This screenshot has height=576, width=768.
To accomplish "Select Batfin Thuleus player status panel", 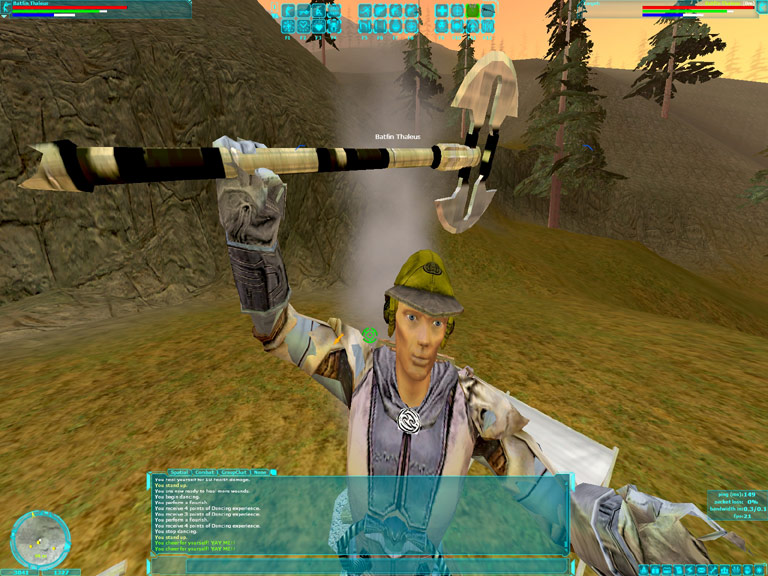I will click(x=95, y=9).
